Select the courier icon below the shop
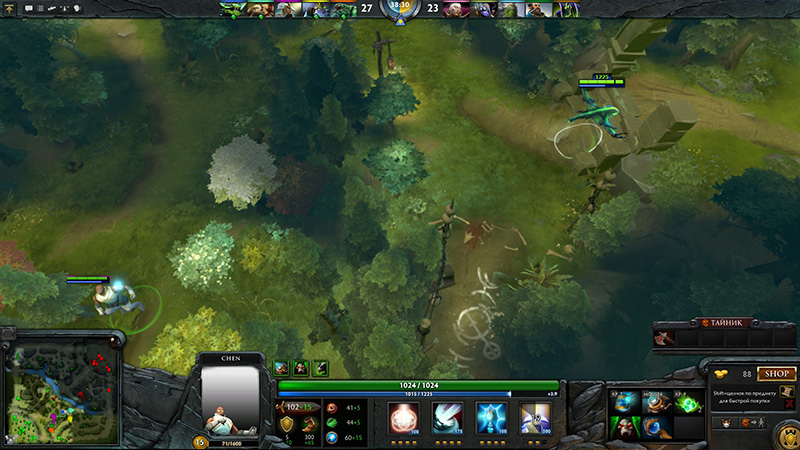Screen dimensions: 800x450 pos(727,422)
